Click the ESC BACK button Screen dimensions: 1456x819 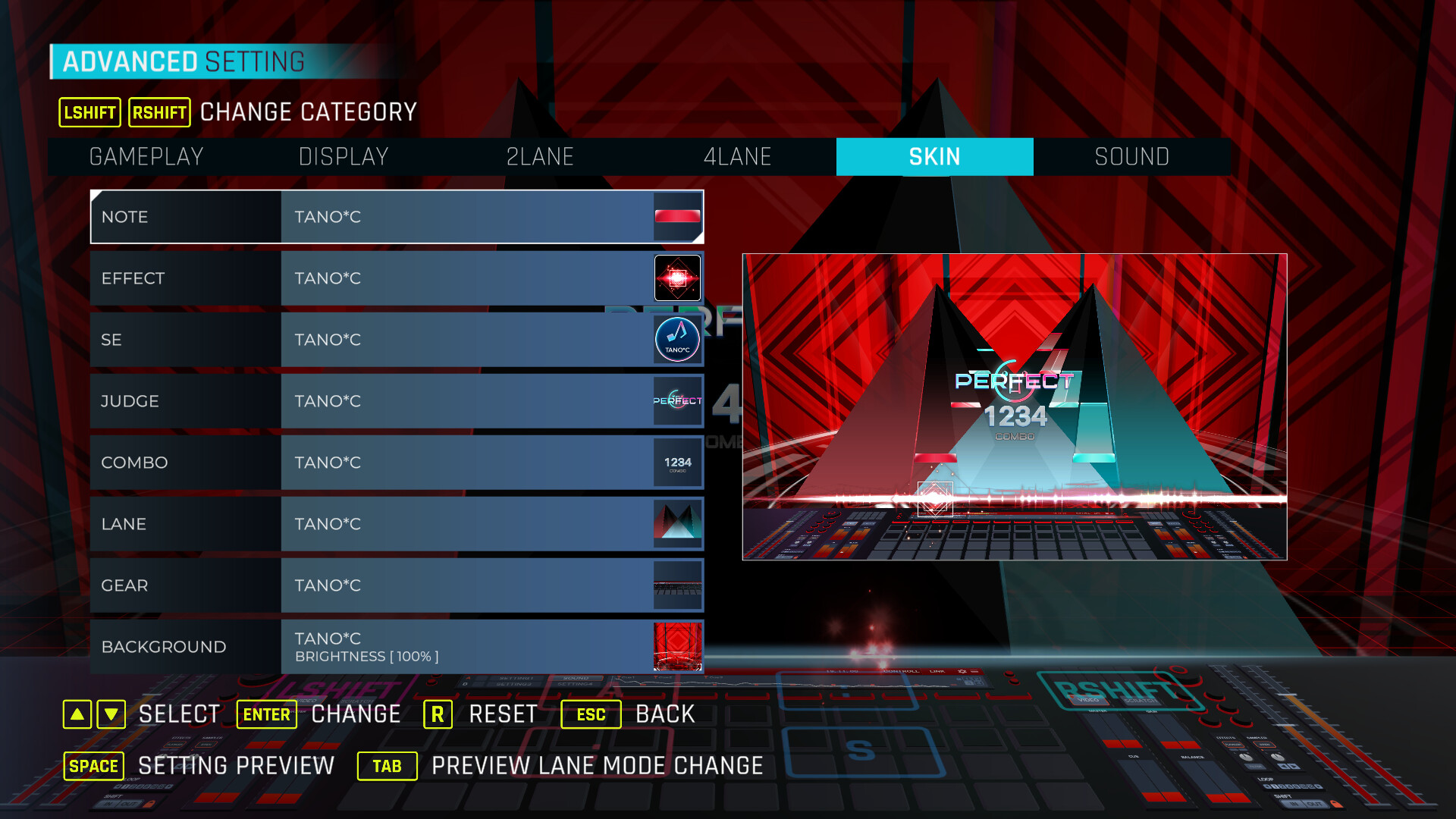pyautogui.click(x=591, y=714)
